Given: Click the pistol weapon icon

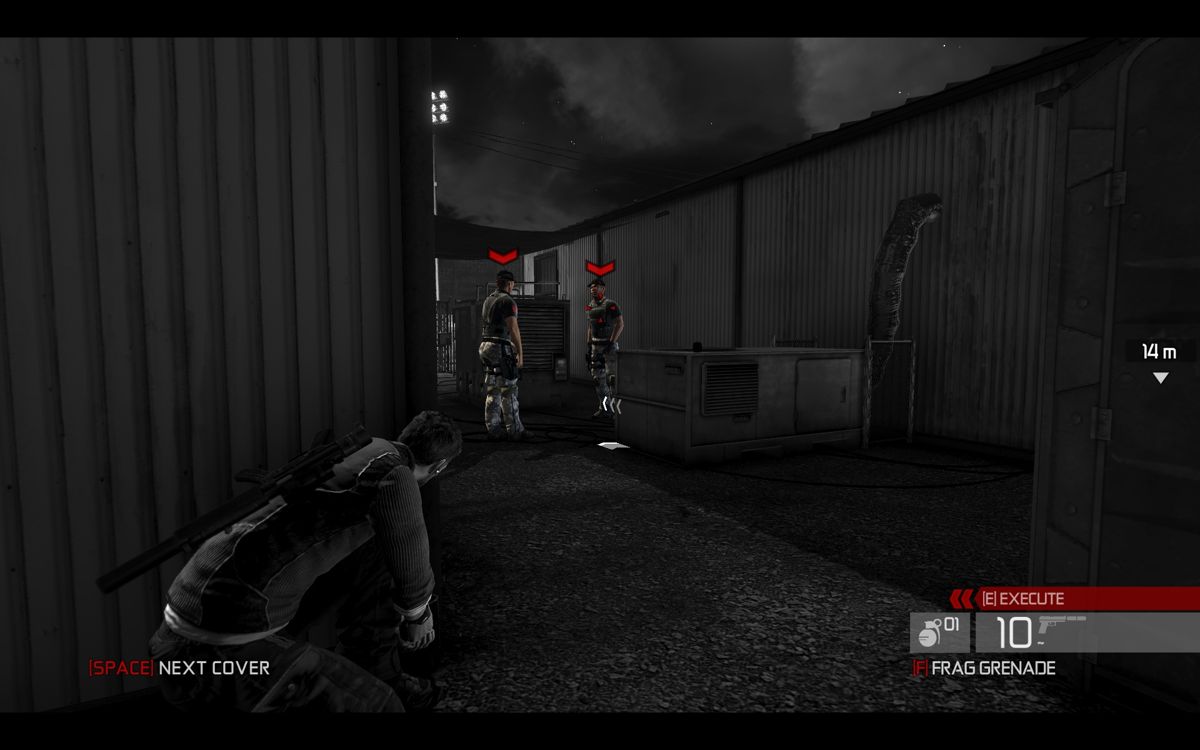Looking at the screenshot, I should pyautogui.click(x=1062, y=627).
